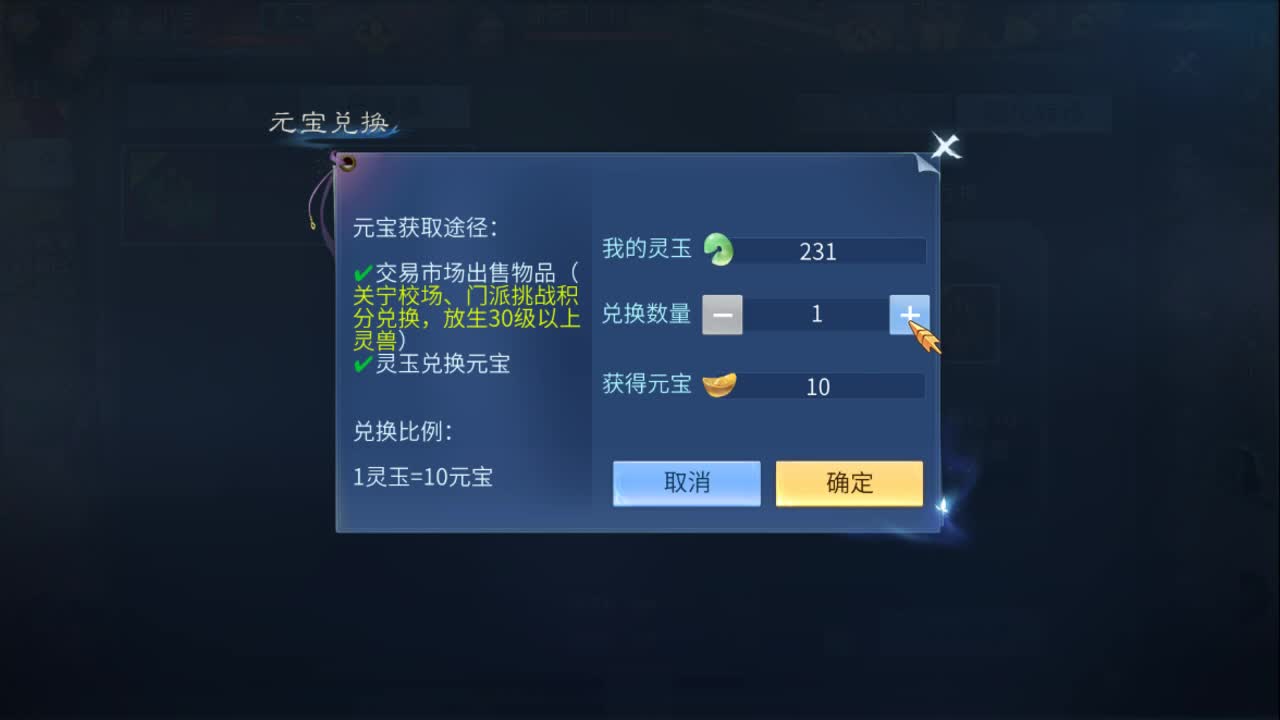The height and width of the screenshot is (720, 1280).
Task: Click the 兑换数量 quantity field showing 1
Action: 817,314
